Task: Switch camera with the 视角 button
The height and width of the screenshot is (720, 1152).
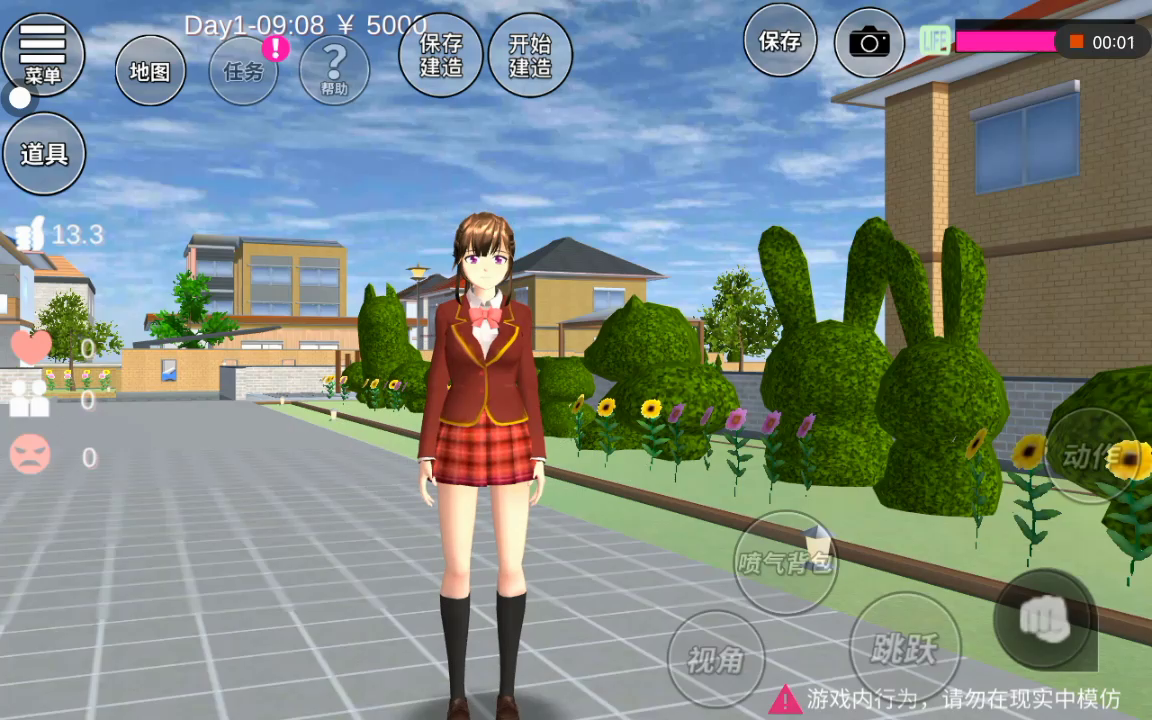Action: 716,659
